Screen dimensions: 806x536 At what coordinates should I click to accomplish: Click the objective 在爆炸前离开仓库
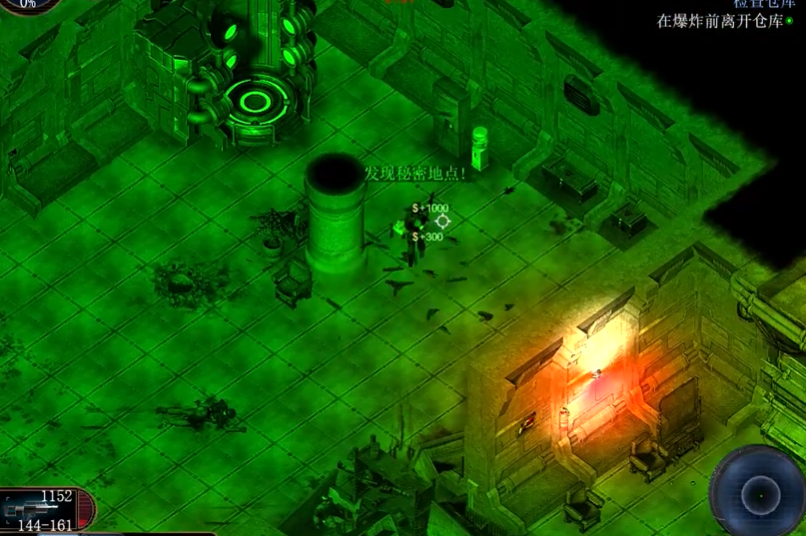720,20
